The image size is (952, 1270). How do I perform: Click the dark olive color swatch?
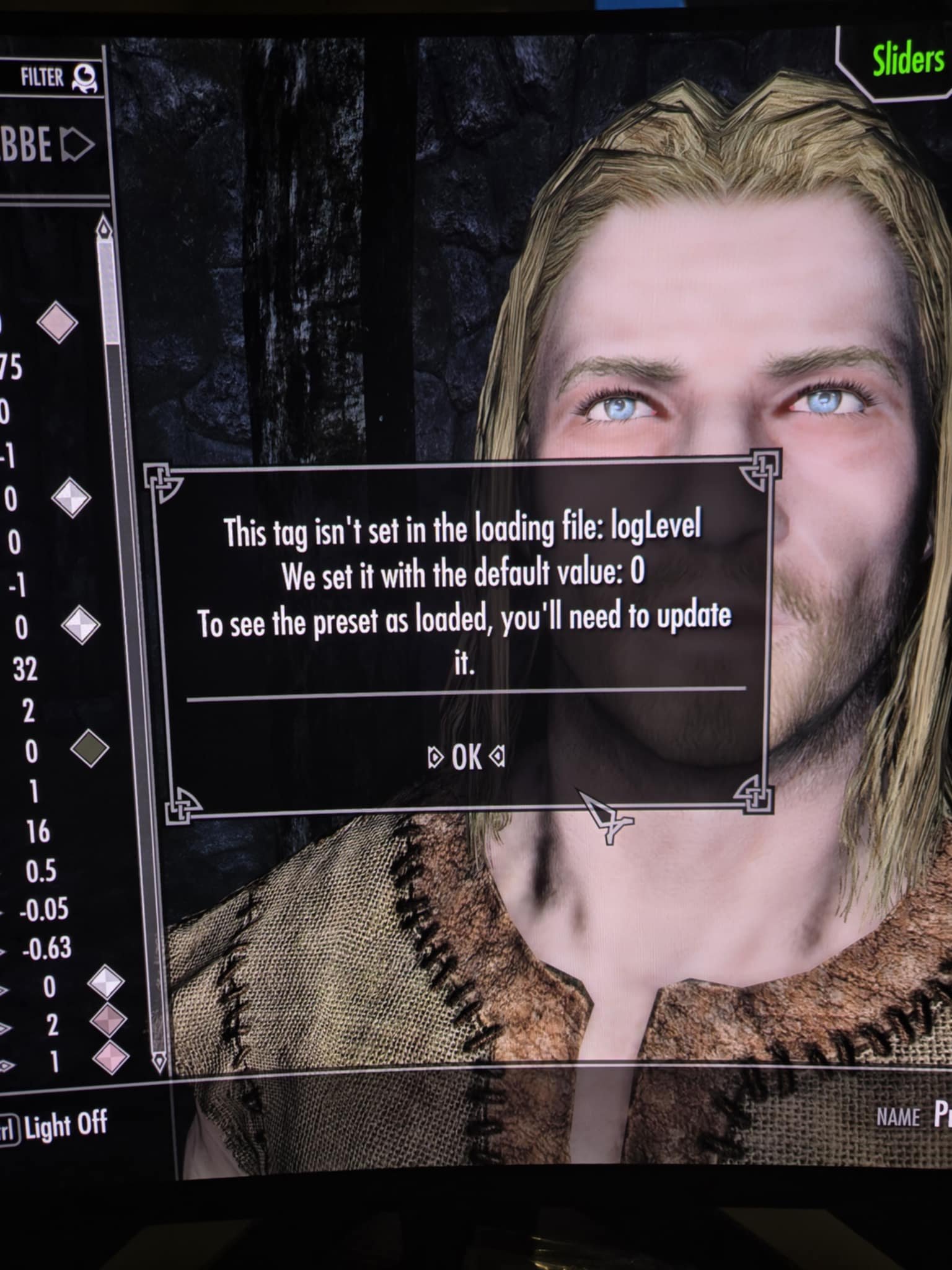(89, 749)
